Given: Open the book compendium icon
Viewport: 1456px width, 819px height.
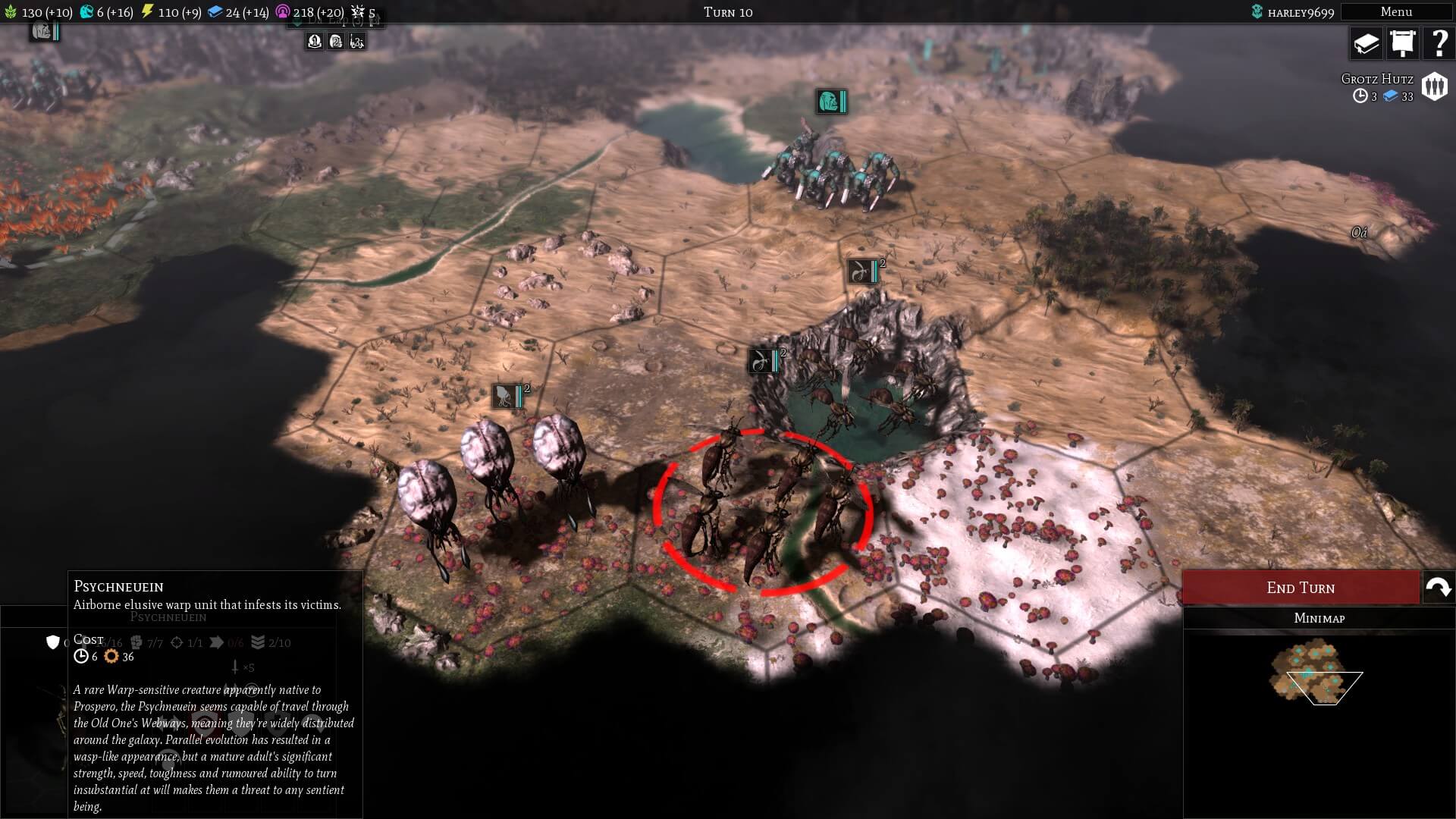Looking at the screenshot, I should click(x=1367, y=43).
